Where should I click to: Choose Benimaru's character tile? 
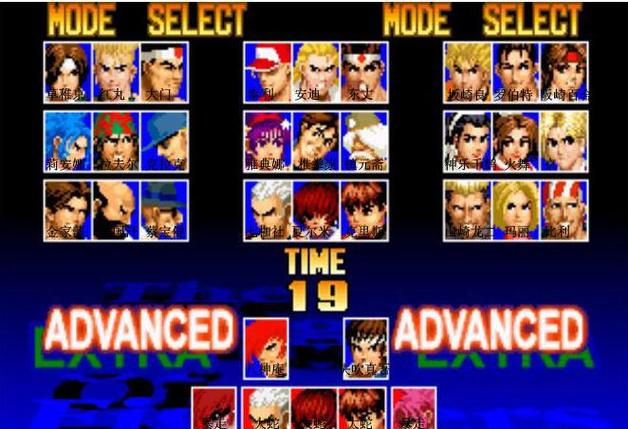click(115, 72)
